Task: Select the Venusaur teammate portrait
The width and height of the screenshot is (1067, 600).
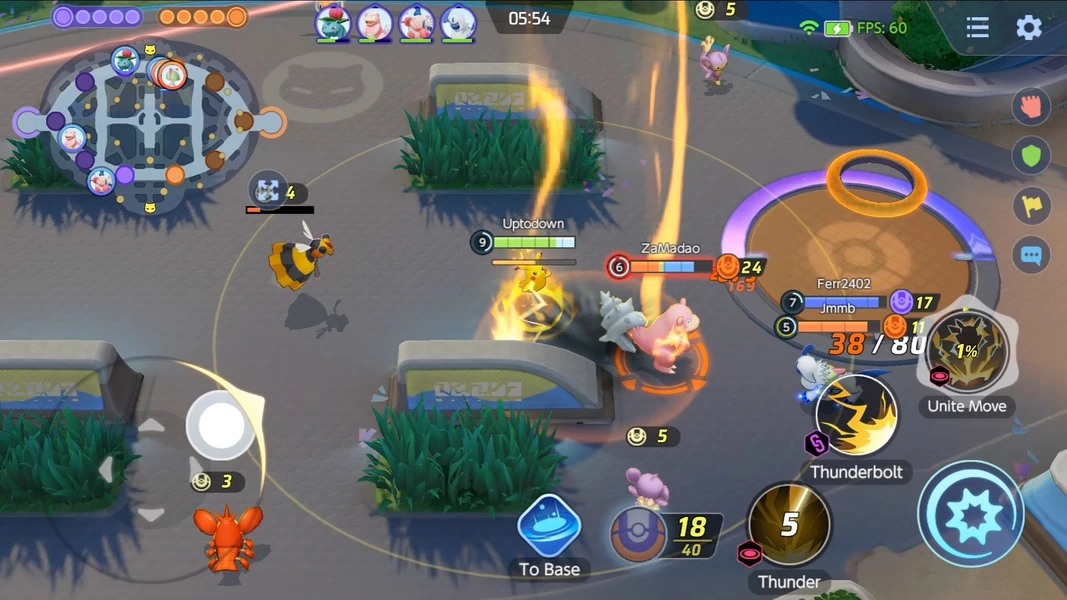Action: point(332,22)
